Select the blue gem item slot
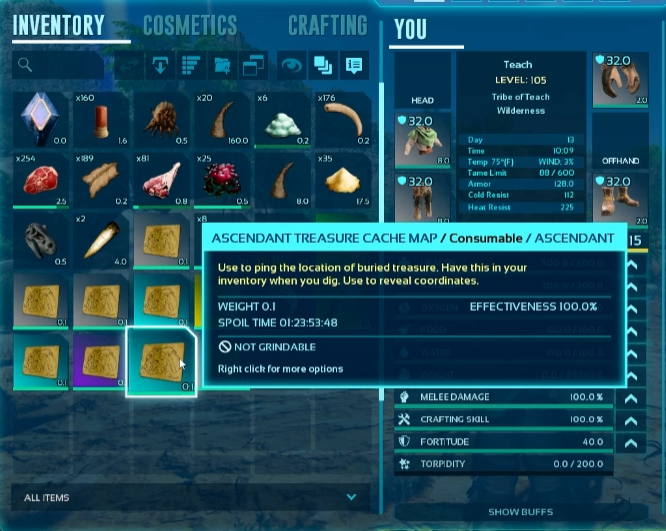This screenshot has height=531, width=666. coord(40,119)
